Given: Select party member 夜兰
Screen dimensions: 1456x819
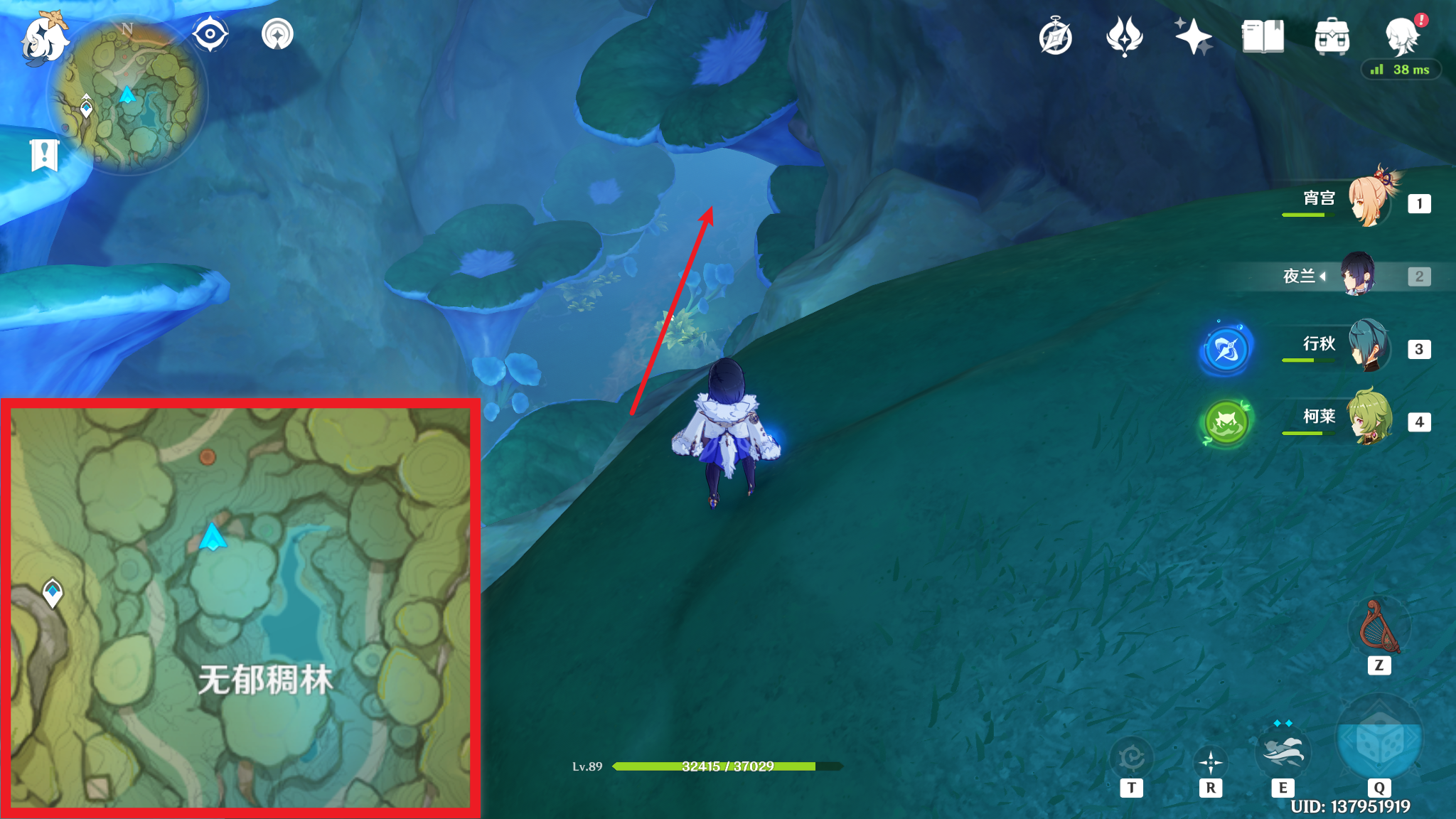Looking at the screenshot, I should (x=1357, y=275).
